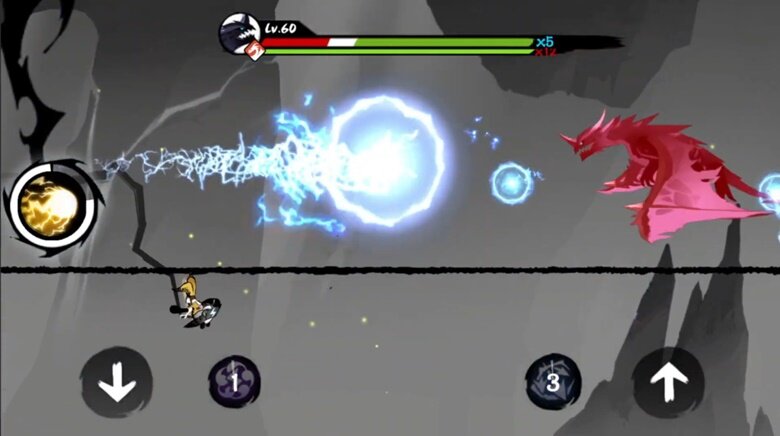Activate the skill icon numbered 1
The height and width of the screenshot is (436, 780).
(234, 381)
